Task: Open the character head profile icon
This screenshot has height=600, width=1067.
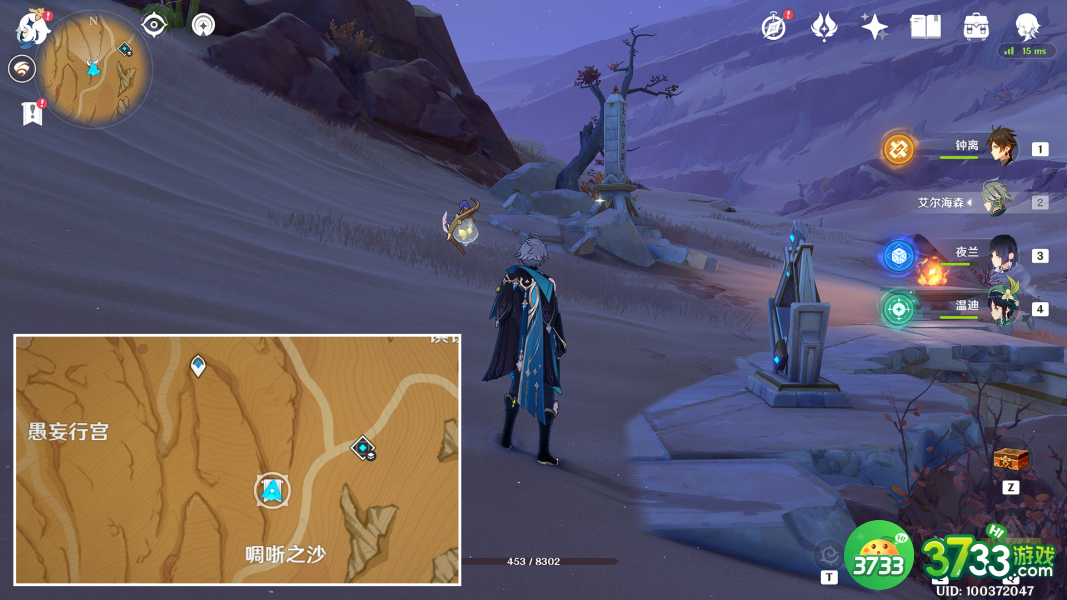Action: click(x=1026, y=27)
